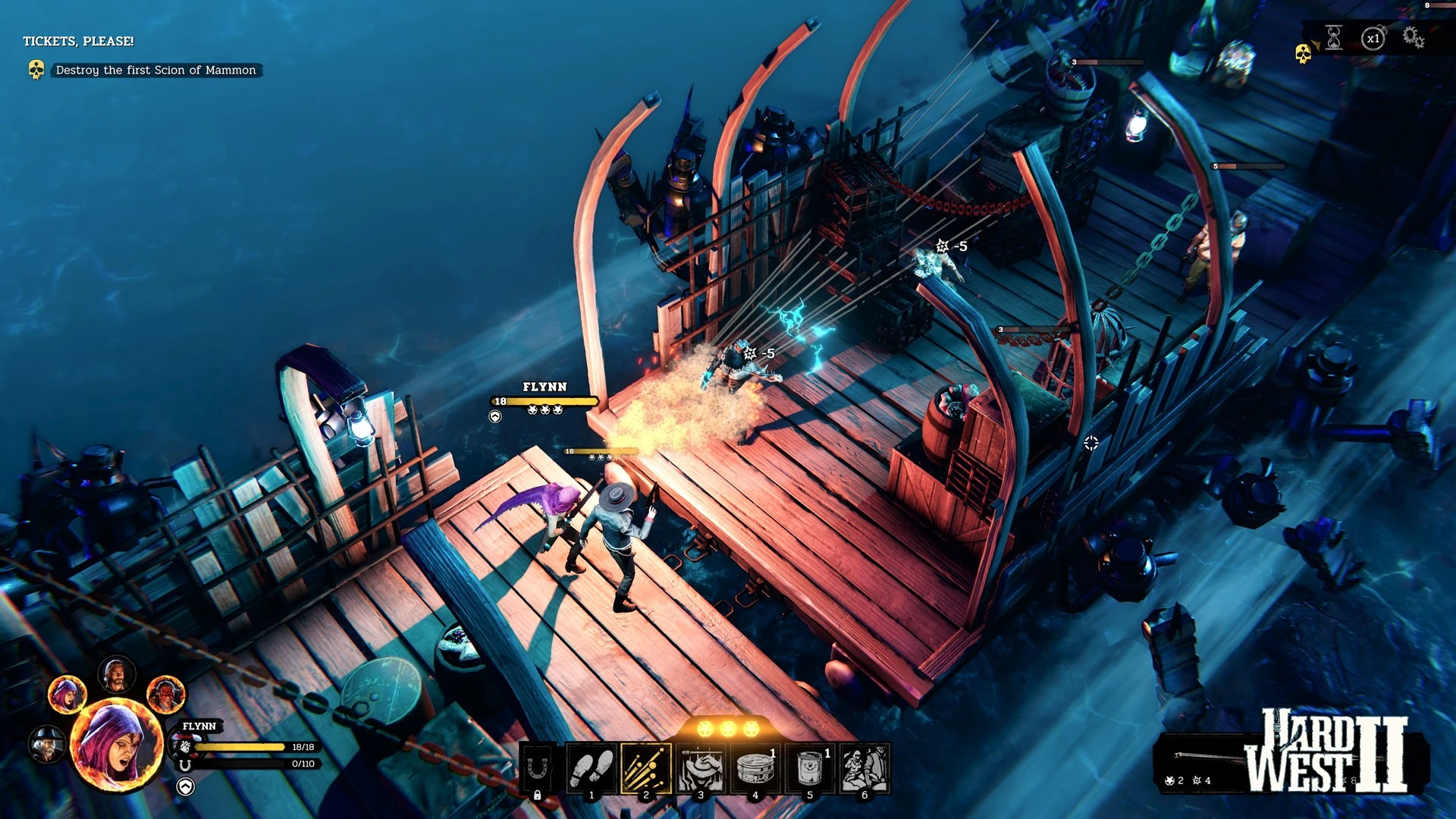The width and height of the screenshot is (1456, 819).
Task: Expand the chevron below Flynn's luck bar
Action: point(186,786)
